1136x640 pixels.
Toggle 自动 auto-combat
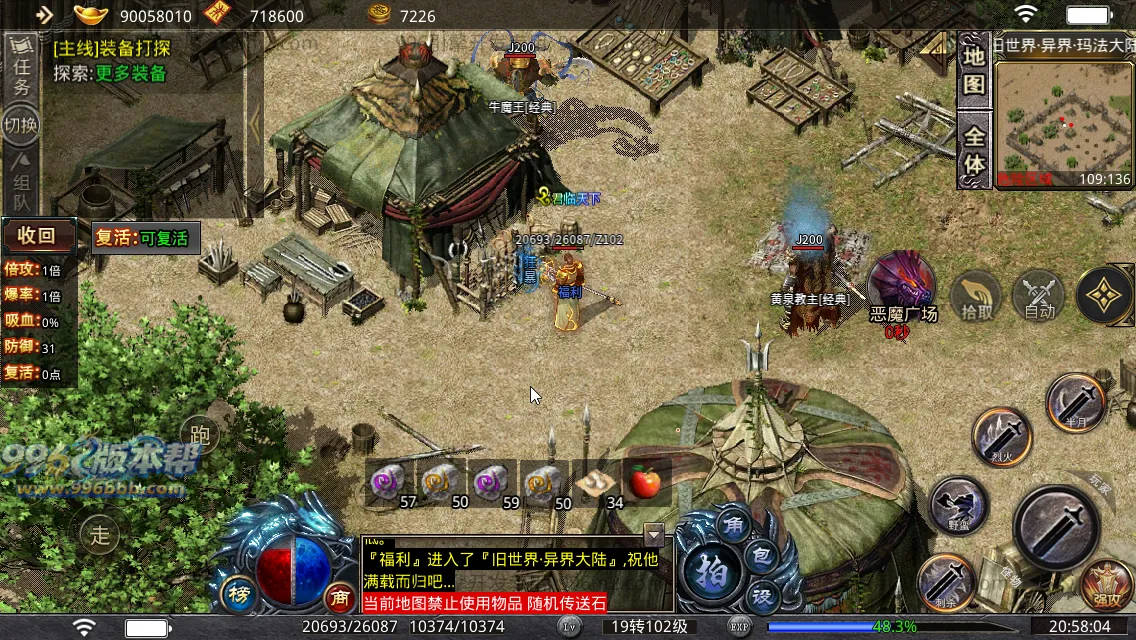1040,297
